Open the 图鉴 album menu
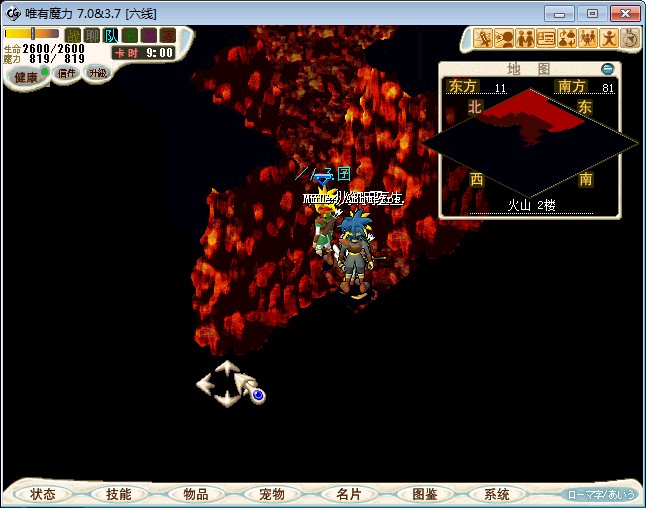 pos(424,494)
